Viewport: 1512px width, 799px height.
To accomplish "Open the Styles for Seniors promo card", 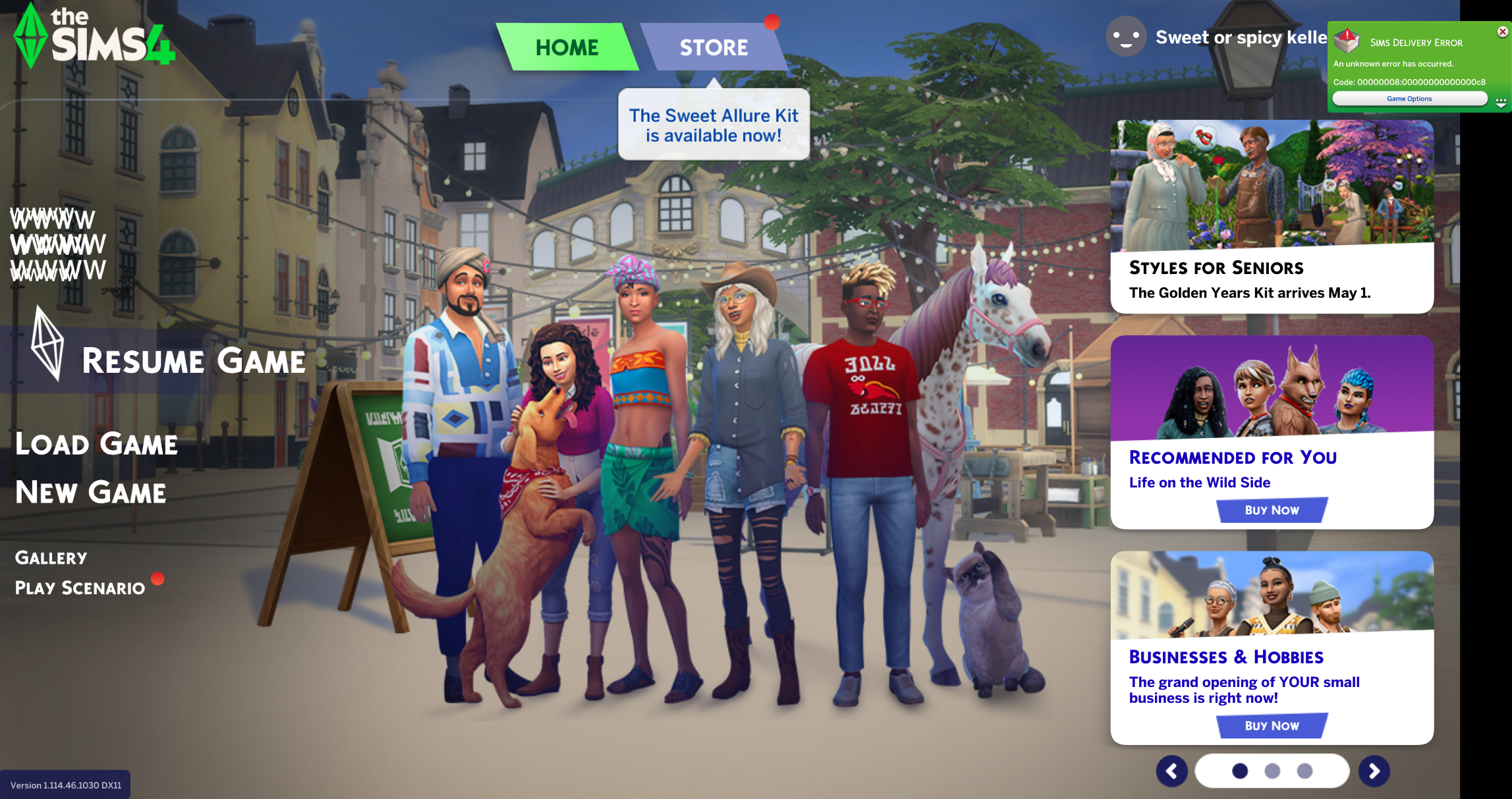I will 1272,216.
